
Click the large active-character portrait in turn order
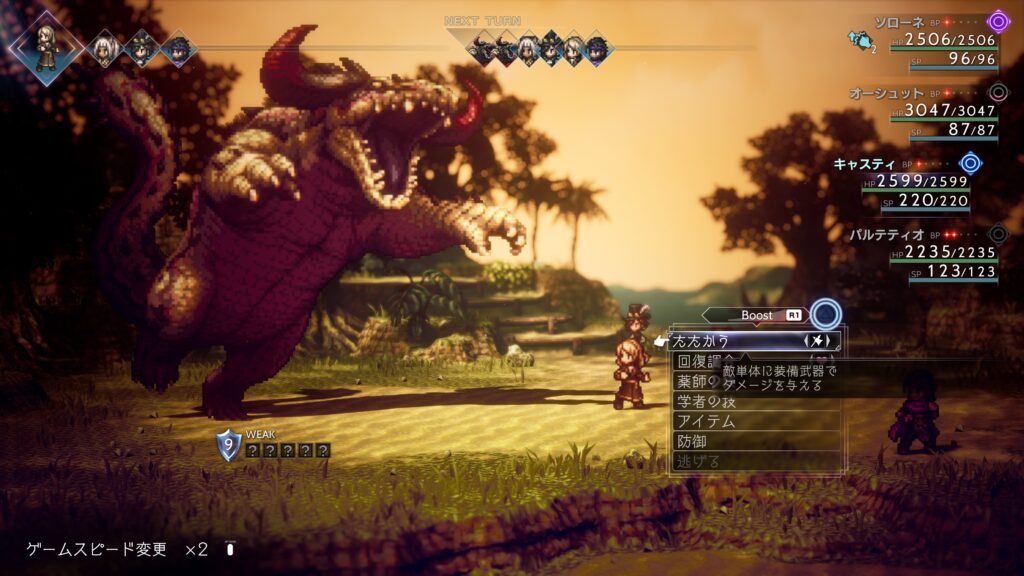point(46,45)
